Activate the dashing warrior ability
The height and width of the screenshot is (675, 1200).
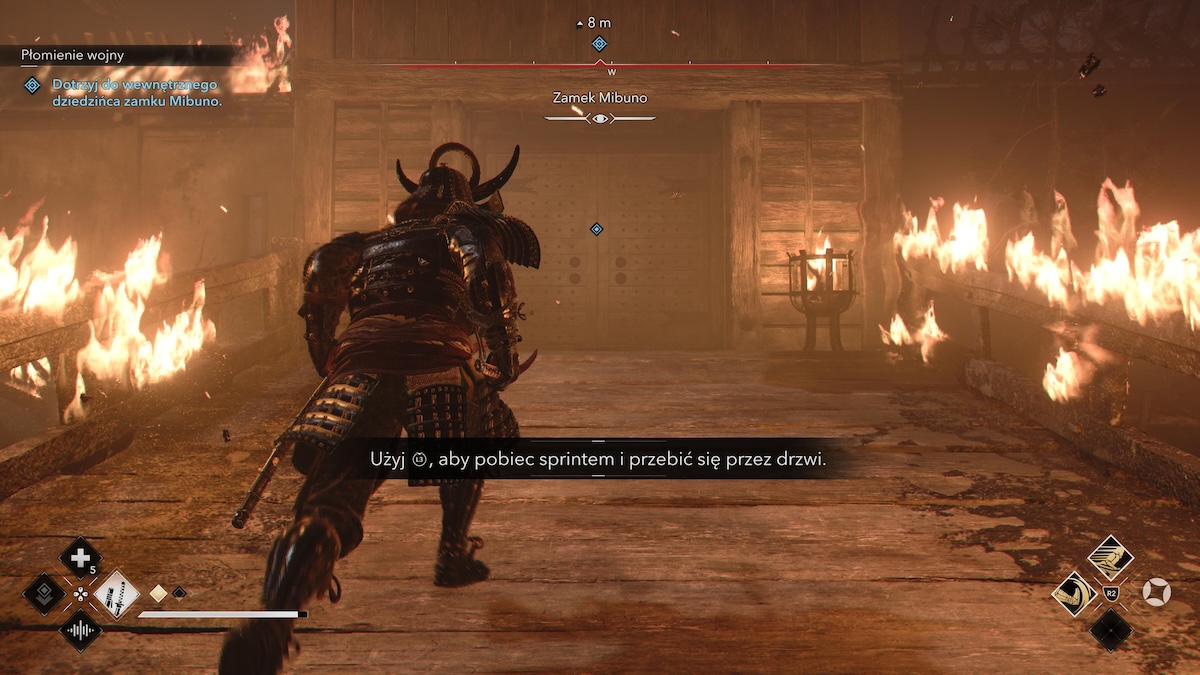pyautogui.click(x=1109, y=556)
